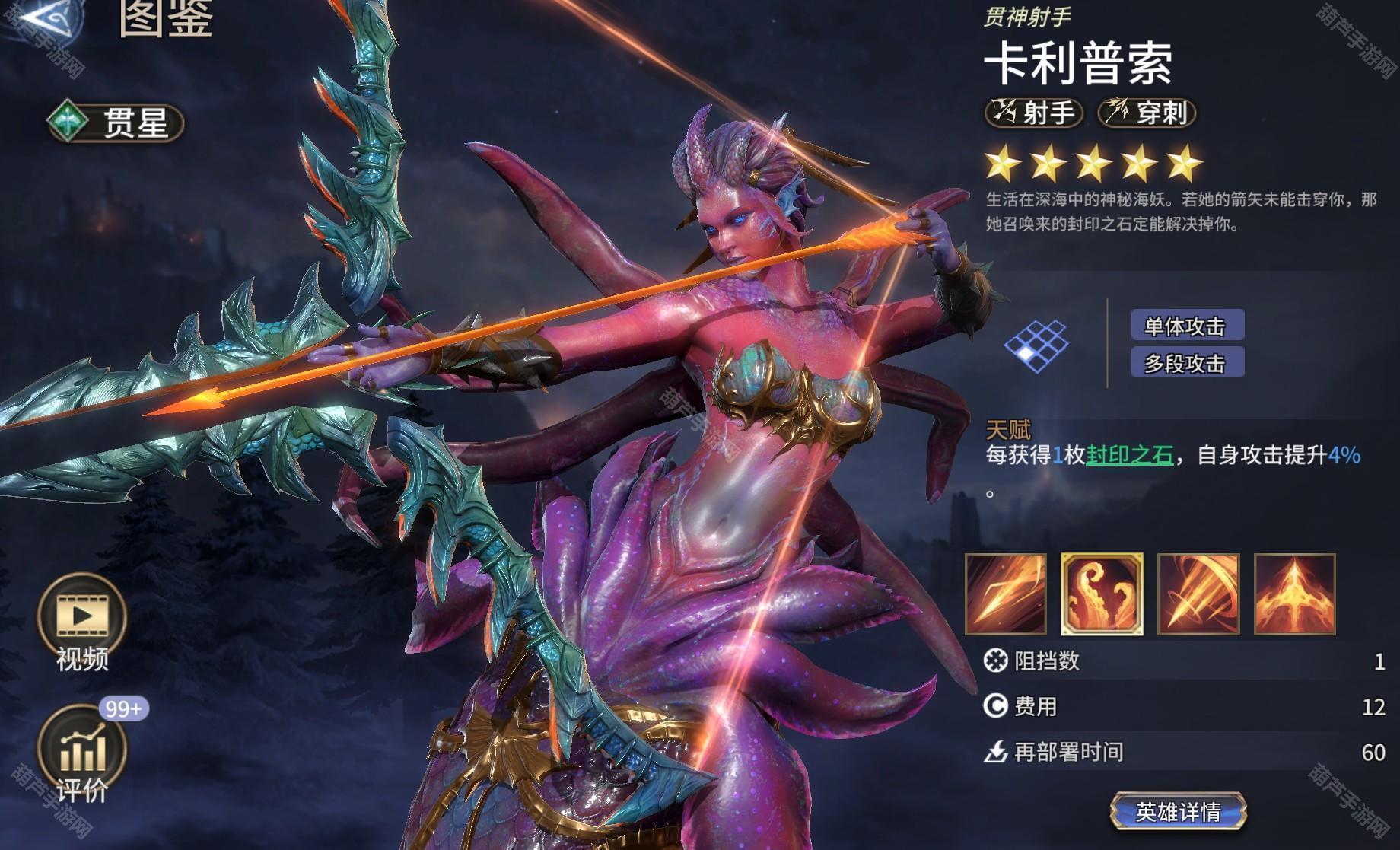Show the 多段攻击 tag info
This screenshot has height=850, width=1400.
(1187, 364)
